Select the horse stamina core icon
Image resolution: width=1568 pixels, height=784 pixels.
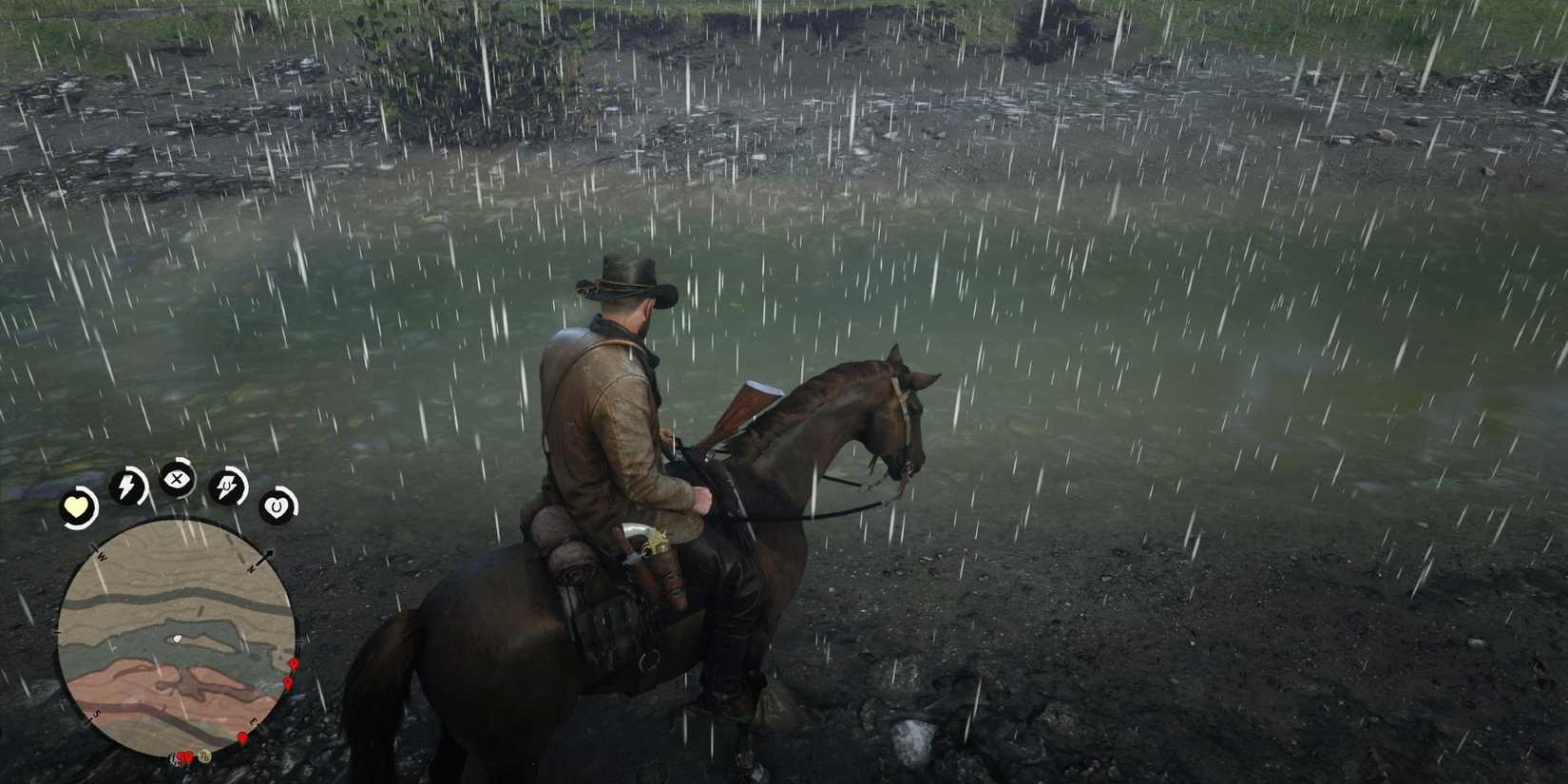click(227, 486)
